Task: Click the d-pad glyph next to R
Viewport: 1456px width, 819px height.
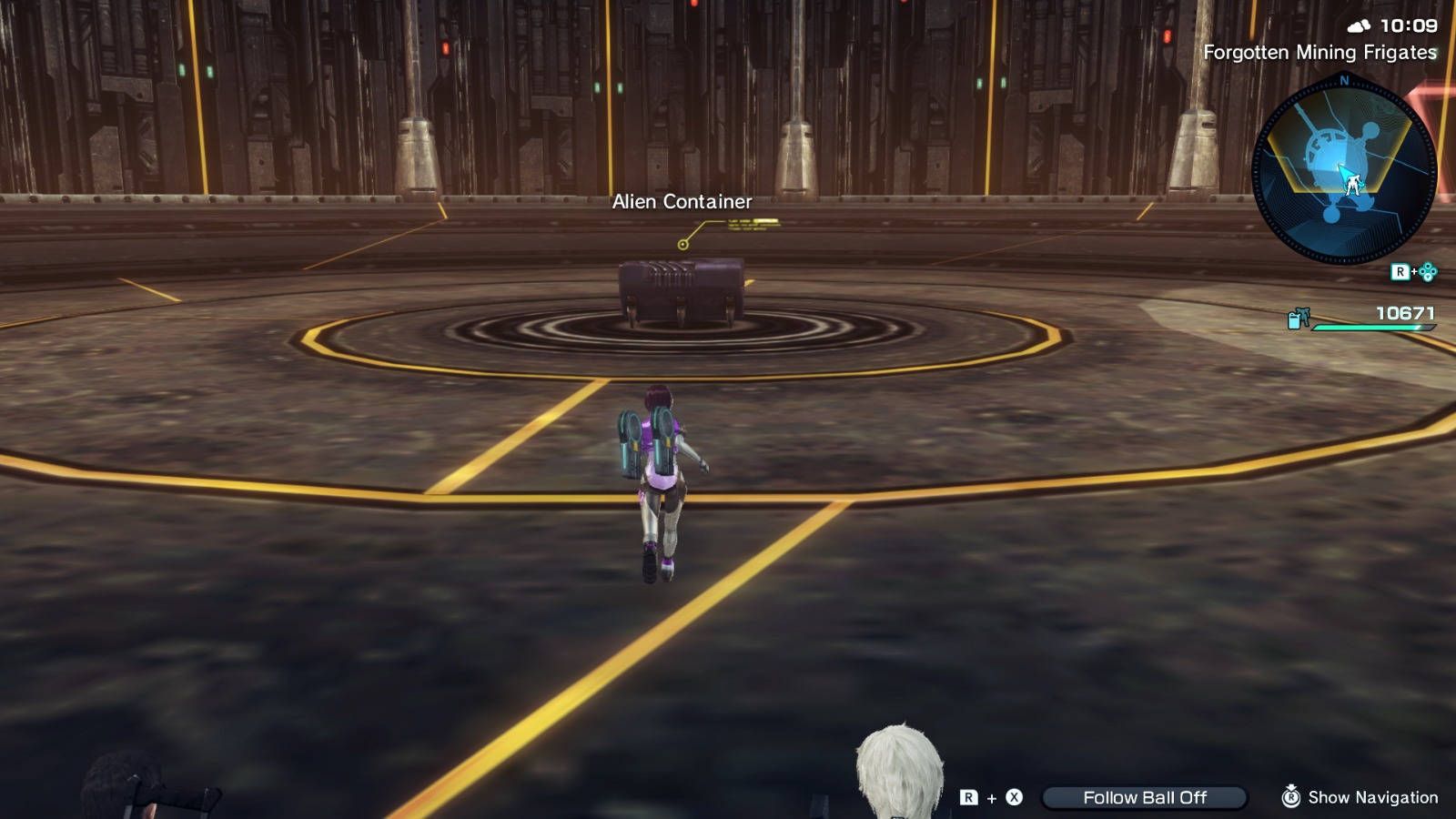Action: [1431, 270]
